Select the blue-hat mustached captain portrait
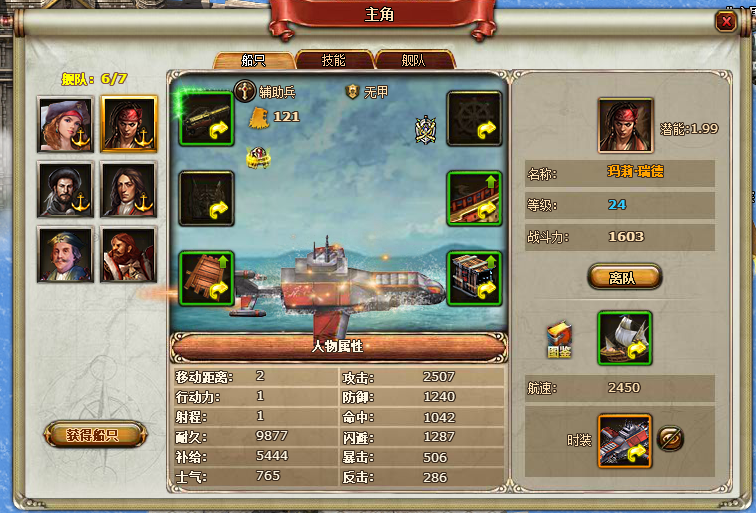The height and width of the screenshot is (513, 756). click(65, 254)
